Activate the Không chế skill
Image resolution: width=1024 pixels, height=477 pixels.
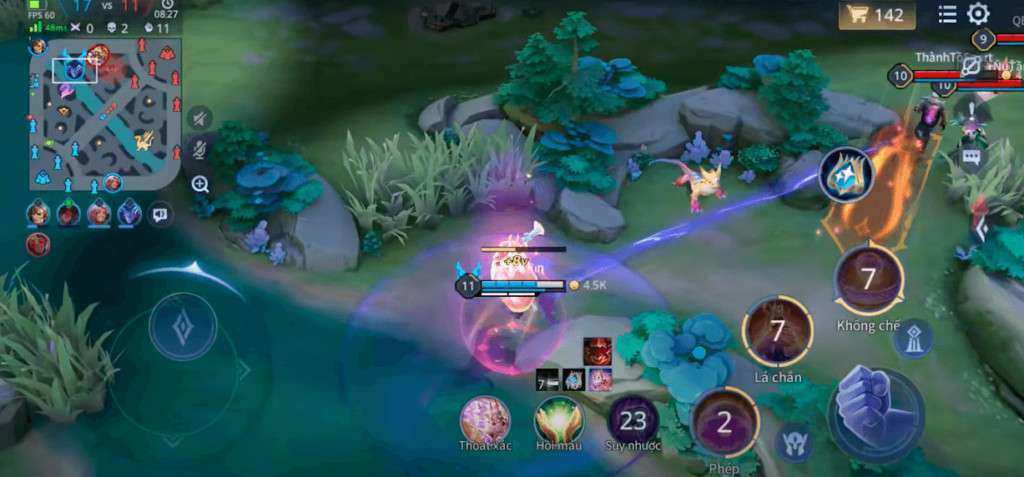[868, 279]
